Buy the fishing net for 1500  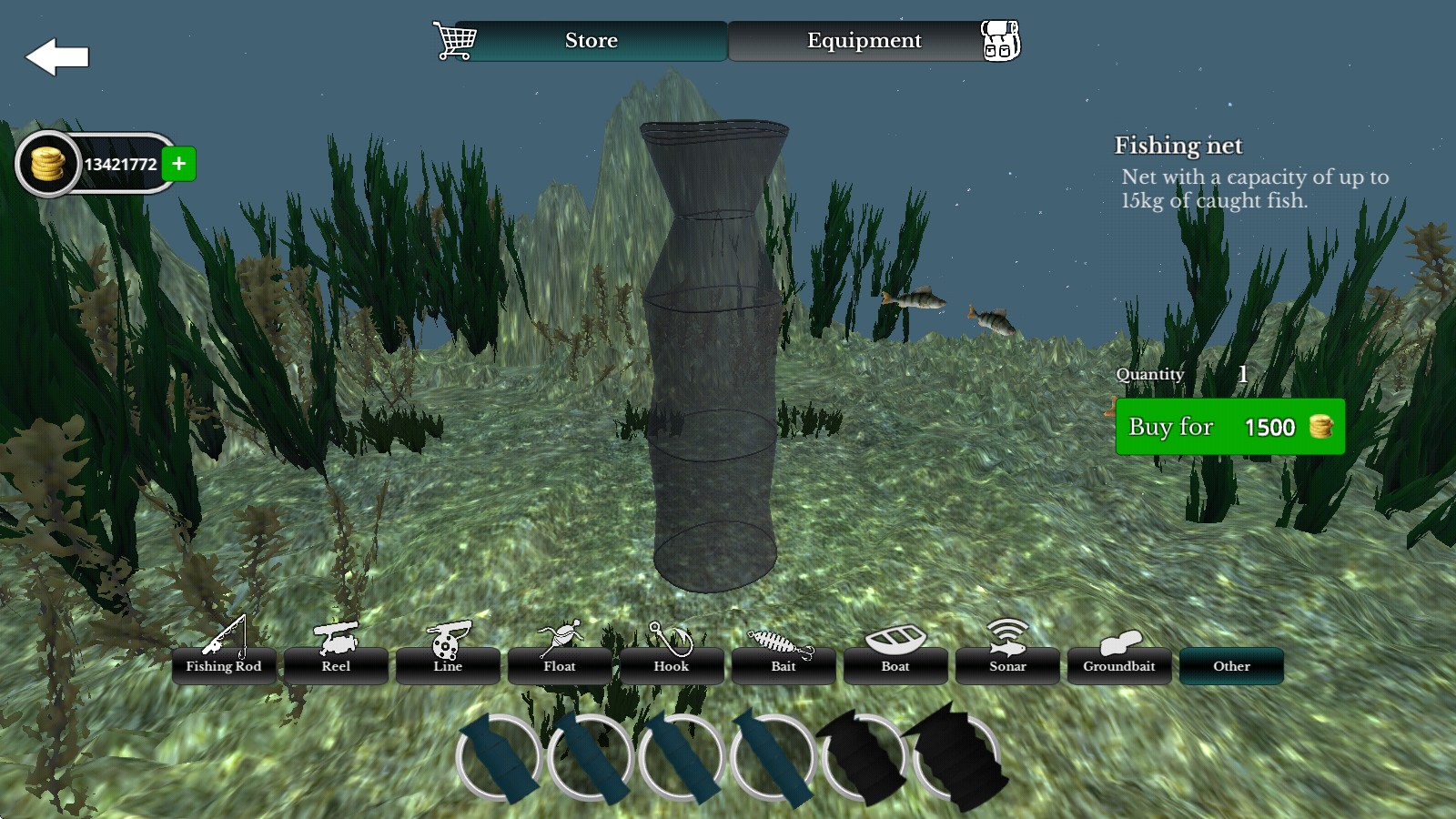[1229, 427]
